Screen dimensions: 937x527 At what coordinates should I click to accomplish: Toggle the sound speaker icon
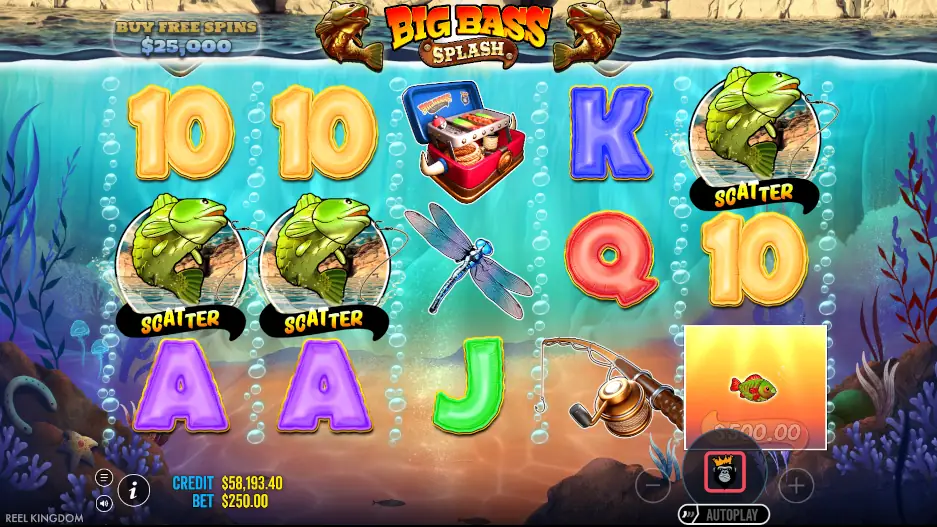point(104,504)
